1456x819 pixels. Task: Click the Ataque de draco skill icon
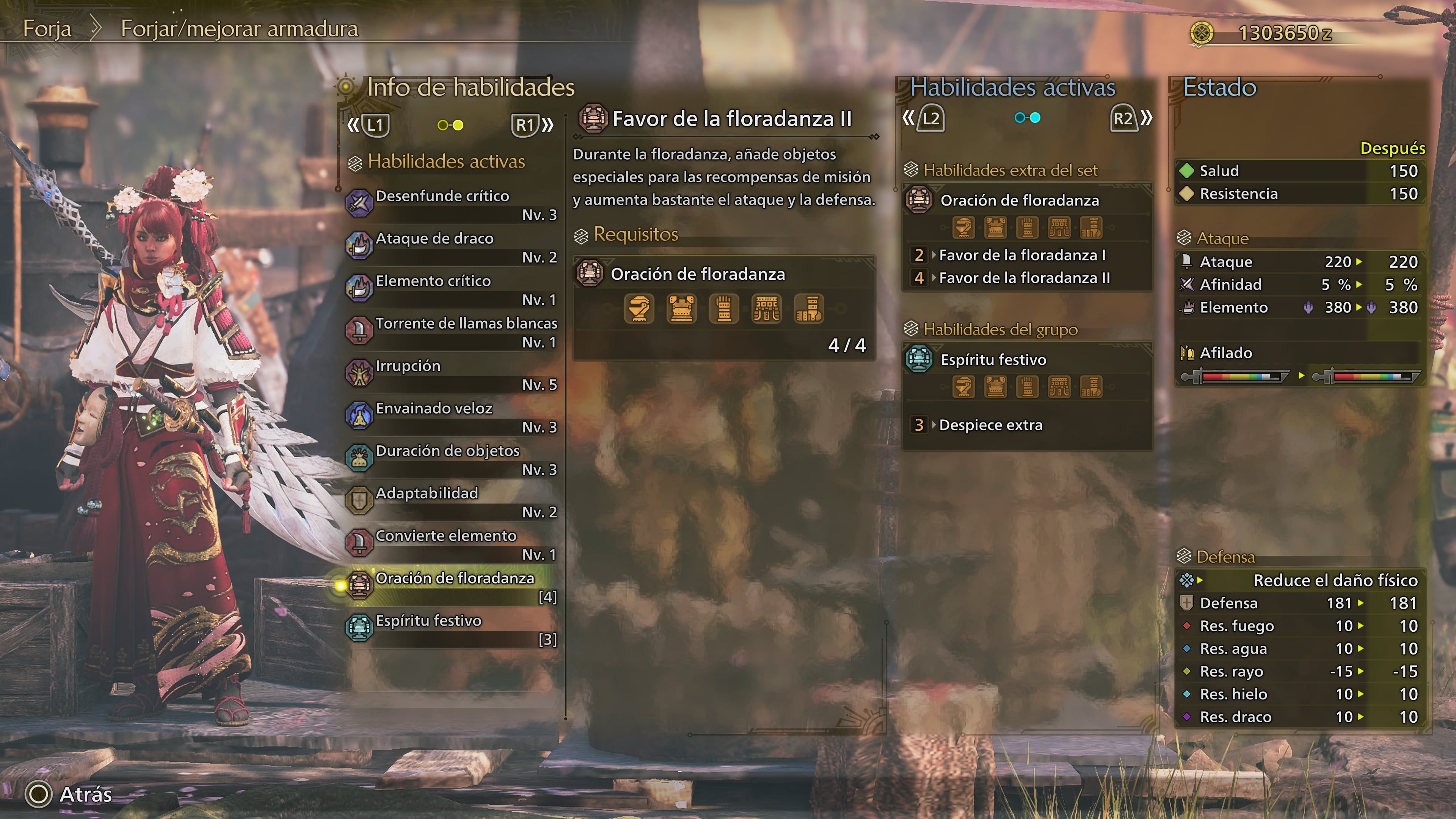[x=359, y=245]
